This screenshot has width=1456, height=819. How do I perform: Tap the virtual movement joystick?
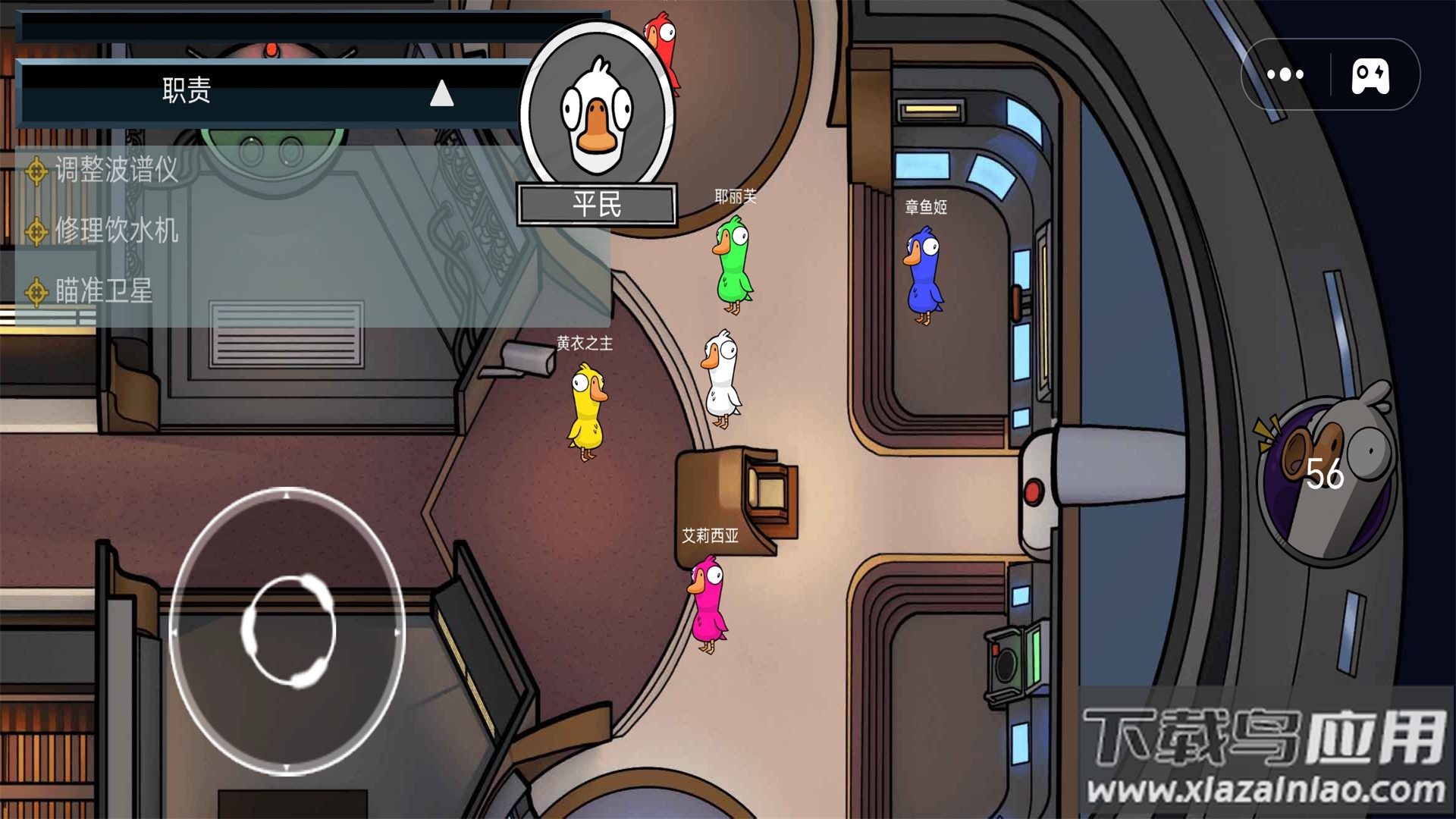point(288,631)
